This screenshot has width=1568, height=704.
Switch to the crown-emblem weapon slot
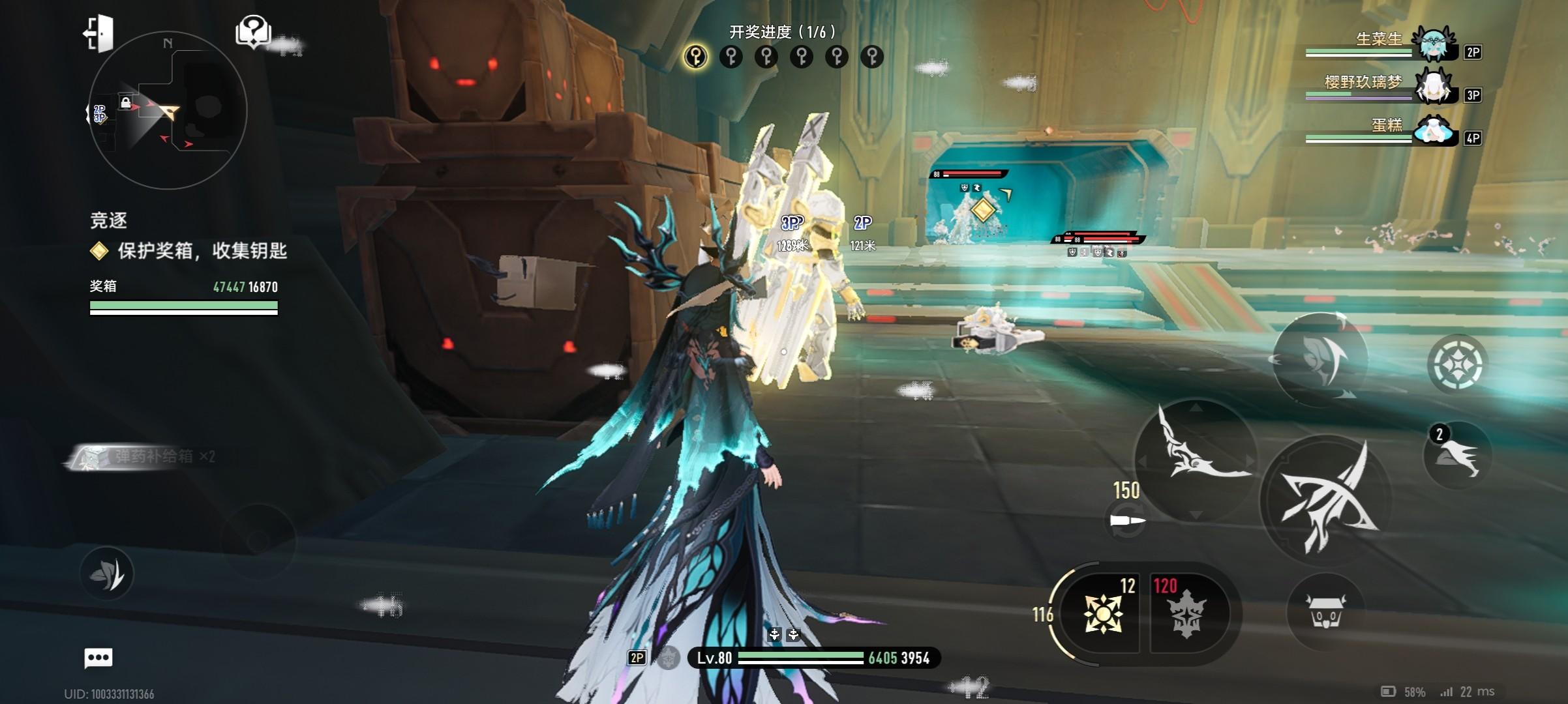point(1185,613)
